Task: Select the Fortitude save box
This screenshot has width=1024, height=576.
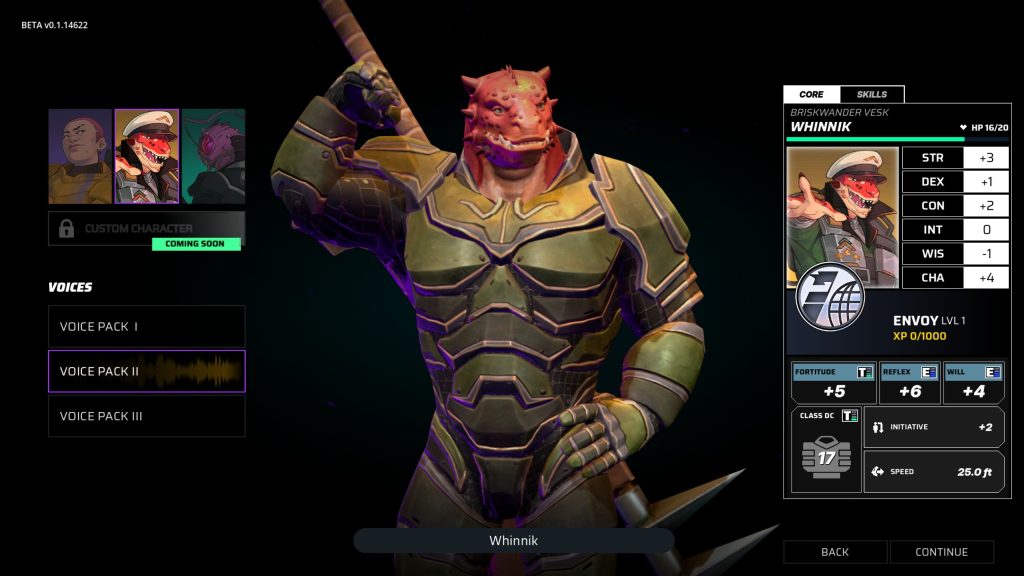Action: click(833, 383)
